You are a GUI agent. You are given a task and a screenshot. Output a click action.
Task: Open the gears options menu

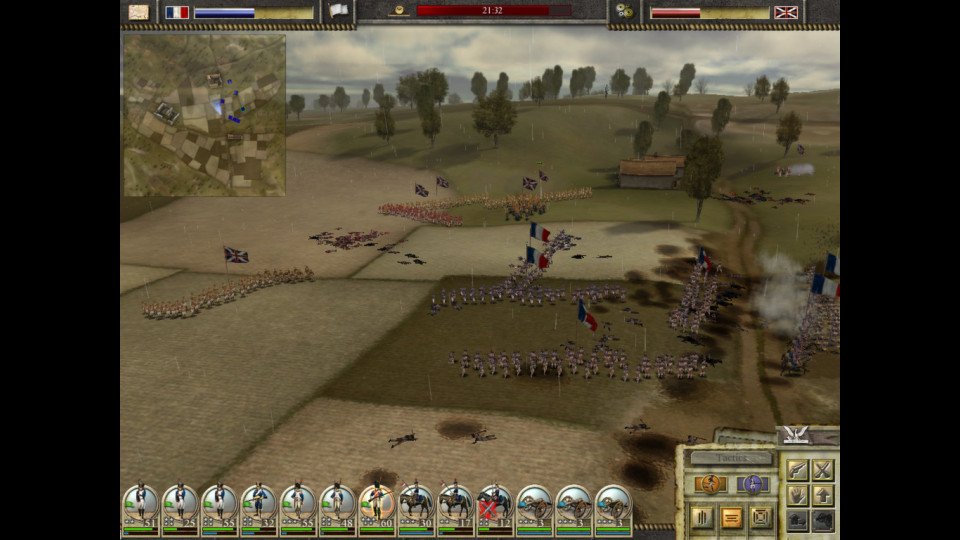(624, 12)
